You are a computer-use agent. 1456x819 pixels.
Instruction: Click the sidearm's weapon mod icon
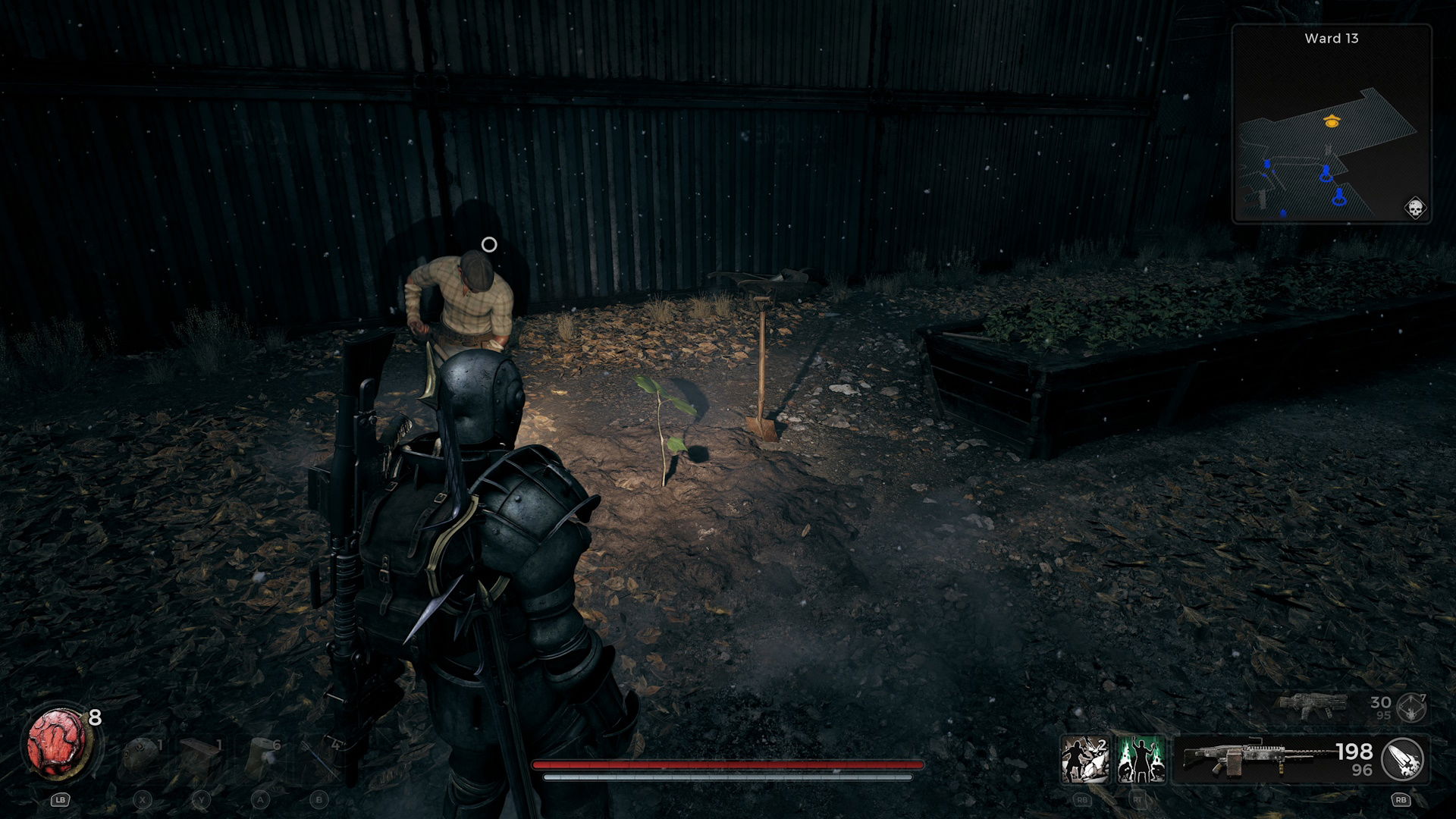[x=1410, y=708]
